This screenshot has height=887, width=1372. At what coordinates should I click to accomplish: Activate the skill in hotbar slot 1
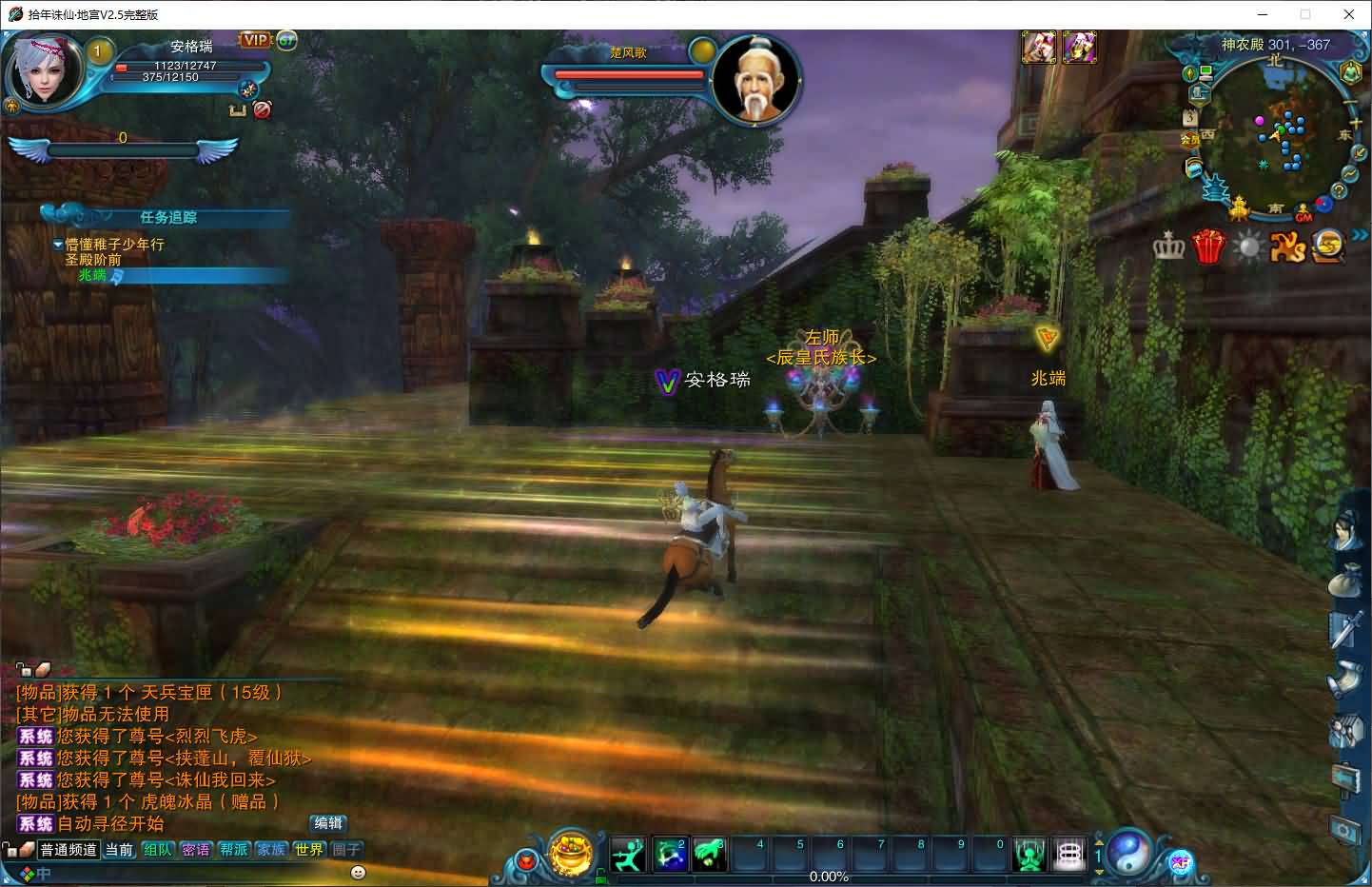coord(628,855)
